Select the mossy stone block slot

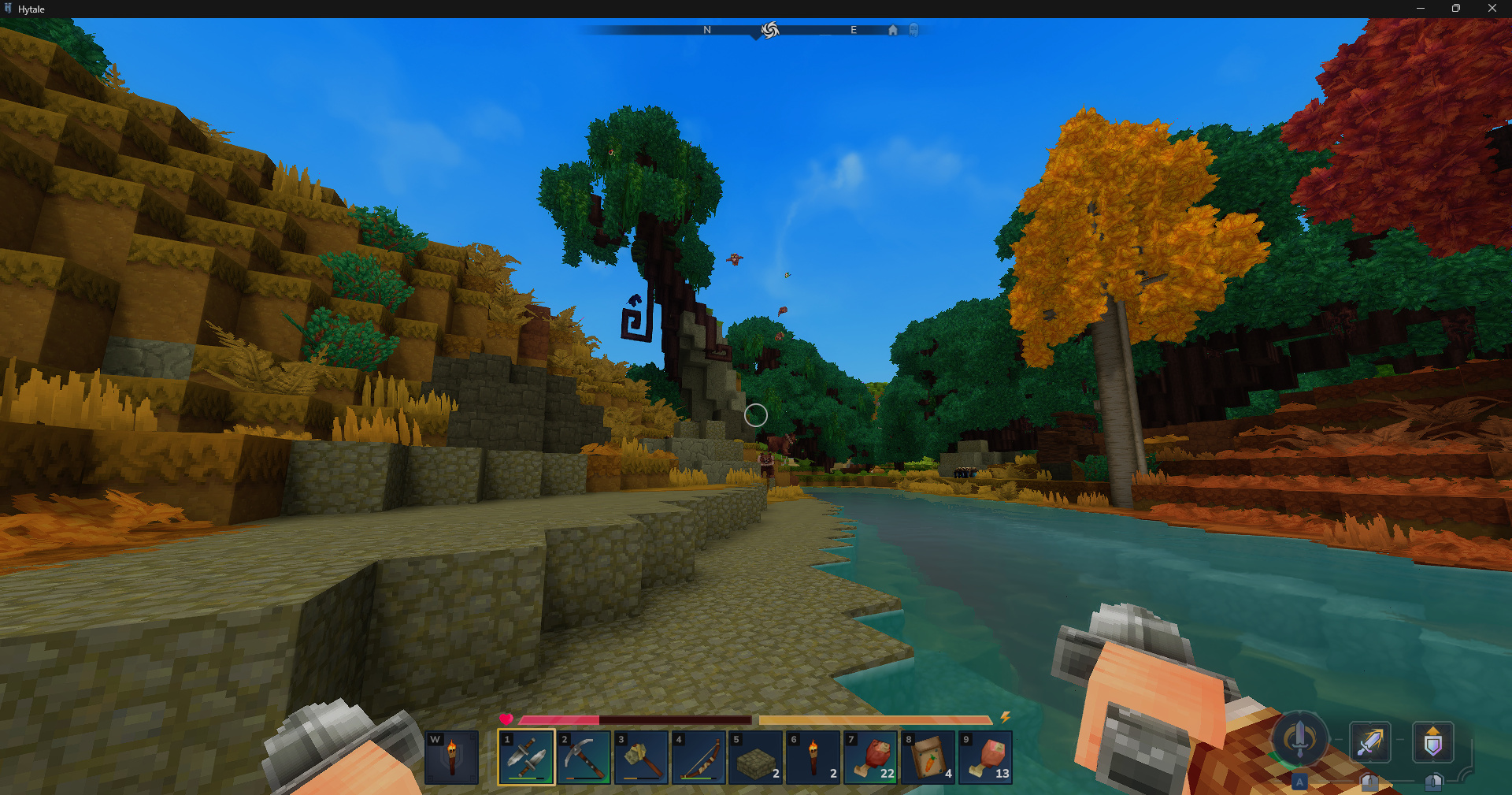tap(756, 757)
